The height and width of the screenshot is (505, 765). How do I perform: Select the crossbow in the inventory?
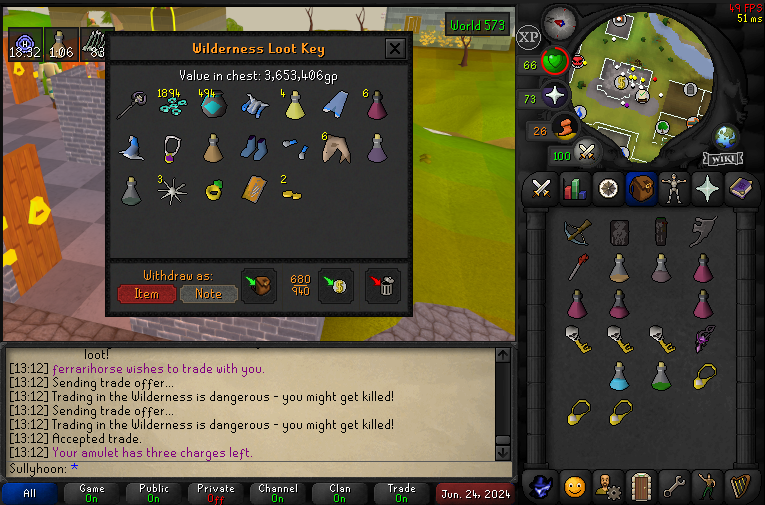point(576,231)
